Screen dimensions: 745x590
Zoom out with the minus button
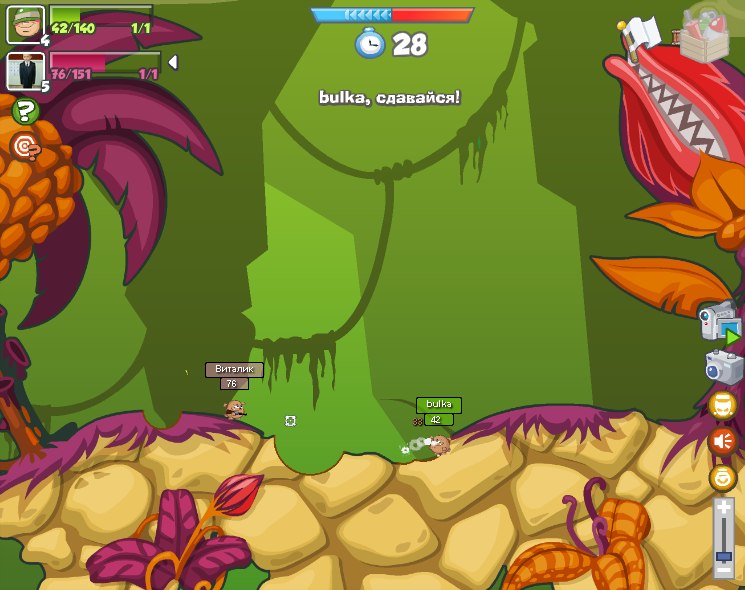(x=723, y=569)
